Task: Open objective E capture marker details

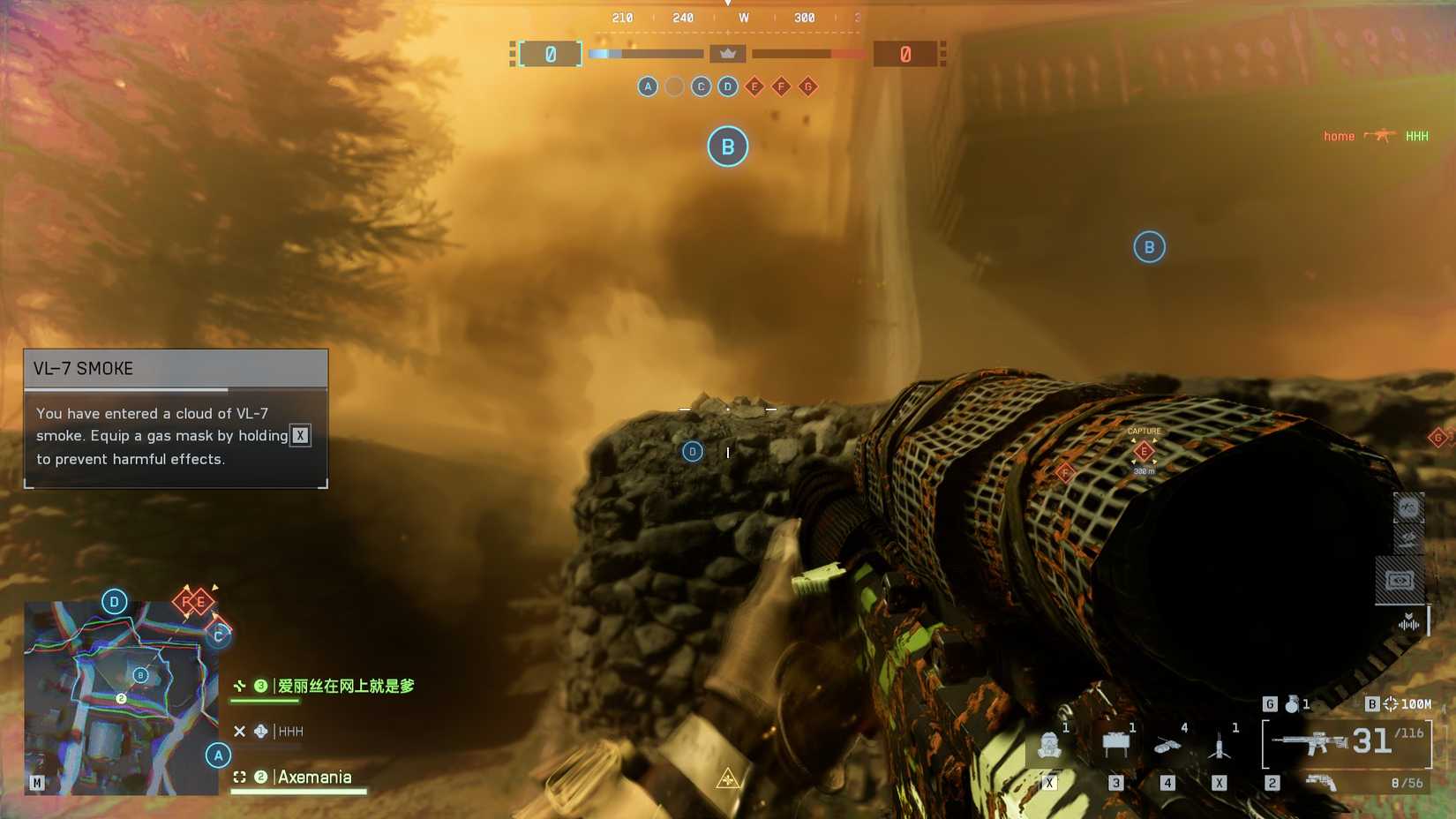Action: pos(1143,452)
